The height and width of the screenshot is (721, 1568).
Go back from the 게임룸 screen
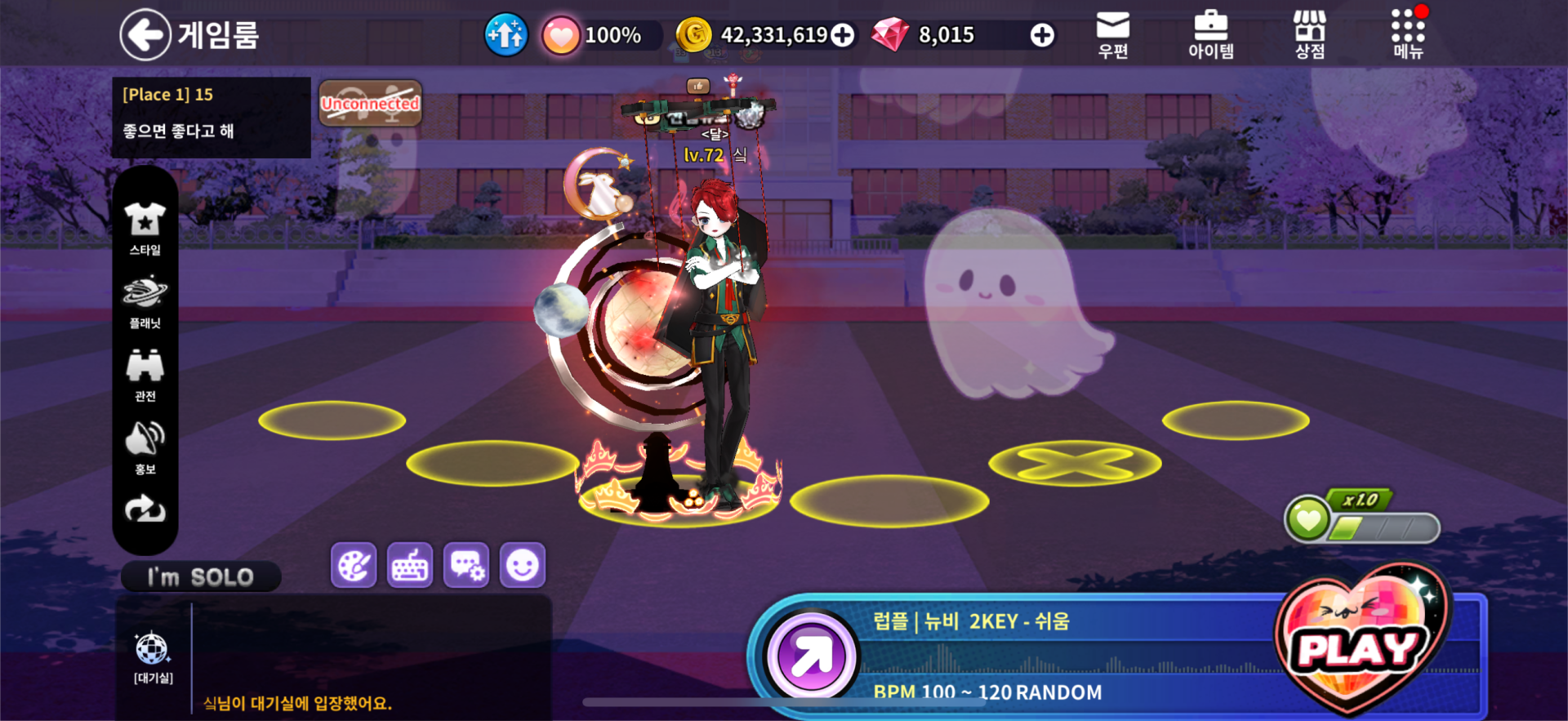145,34
